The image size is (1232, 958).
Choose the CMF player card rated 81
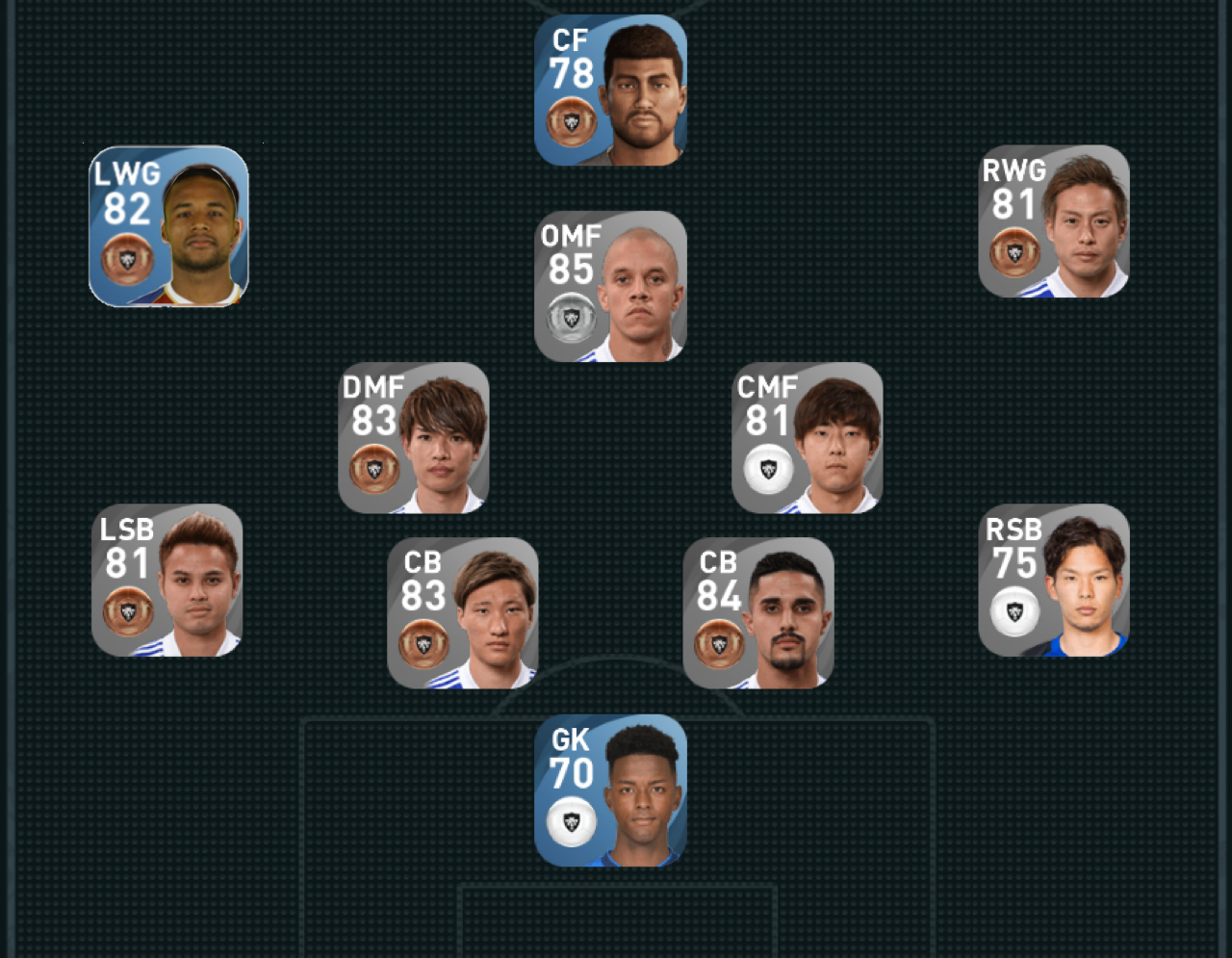click(807, 438)
